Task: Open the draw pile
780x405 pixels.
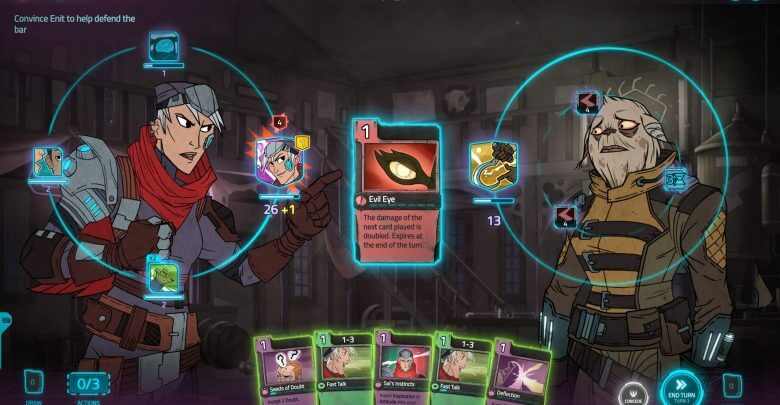Action: [x=33, y=382]
